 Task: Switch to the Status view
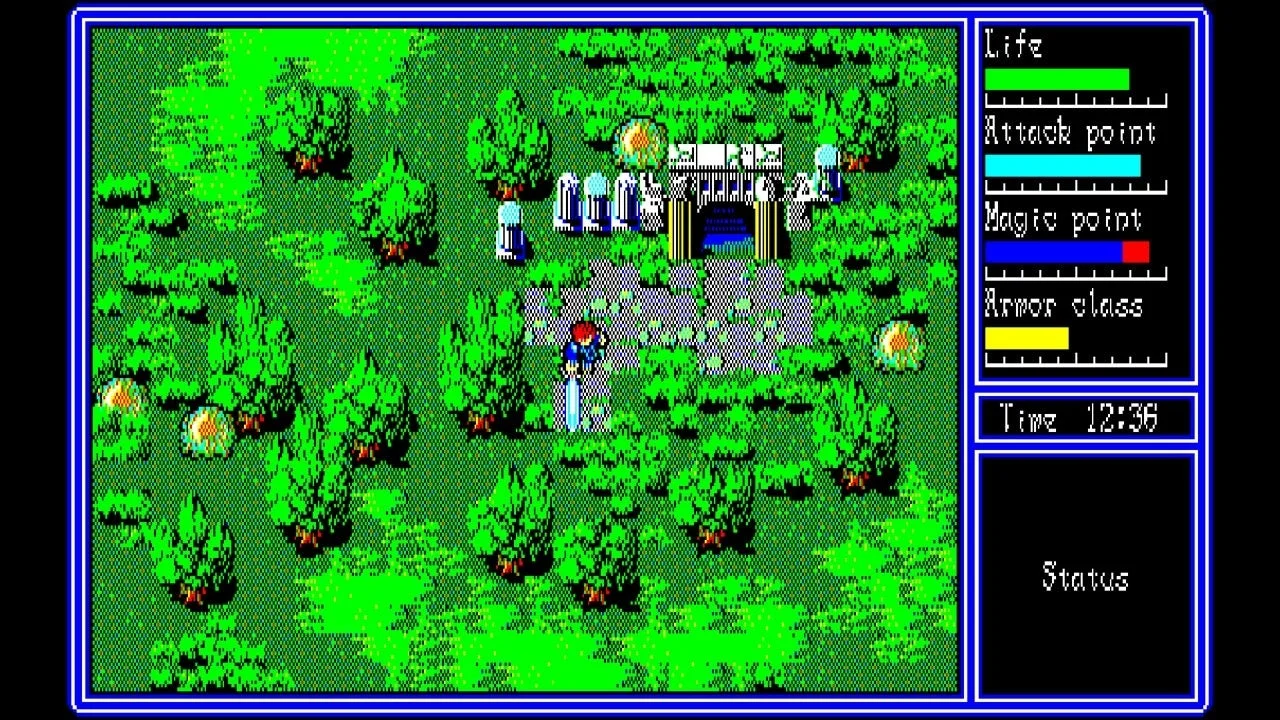tap(1086, 575)
